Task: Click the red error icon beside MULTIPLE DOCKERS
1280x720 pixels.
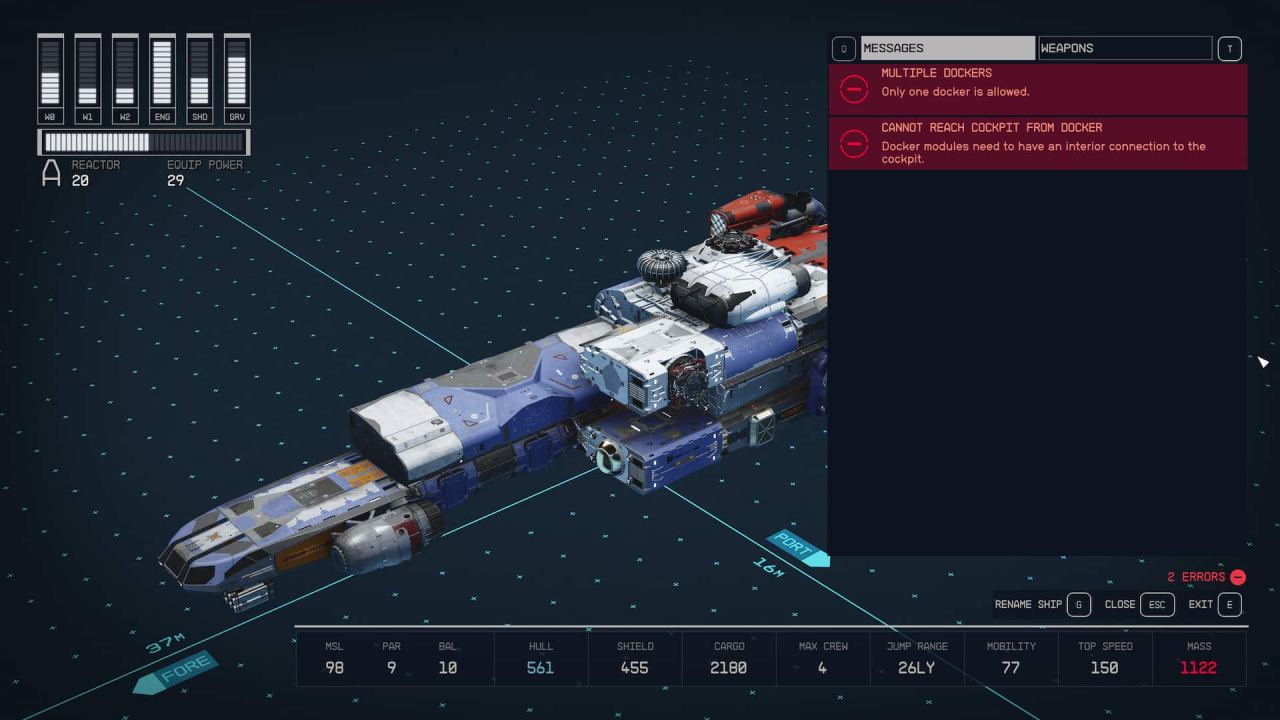Action: [x=853, y=90]
